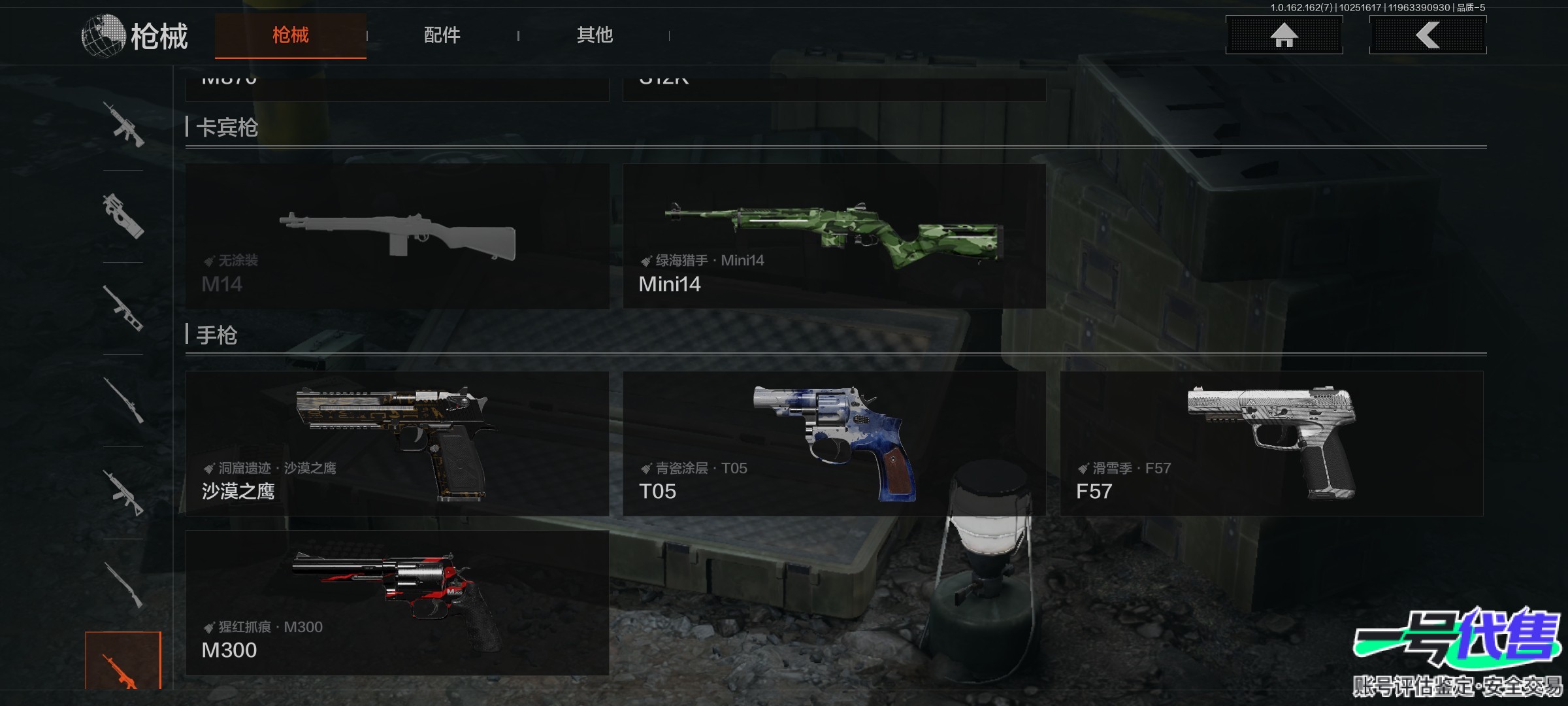Viewport: 1568px width, 706px height.
Task: Select the blue T05 revolver card
Action: click(x=834, y=444)
